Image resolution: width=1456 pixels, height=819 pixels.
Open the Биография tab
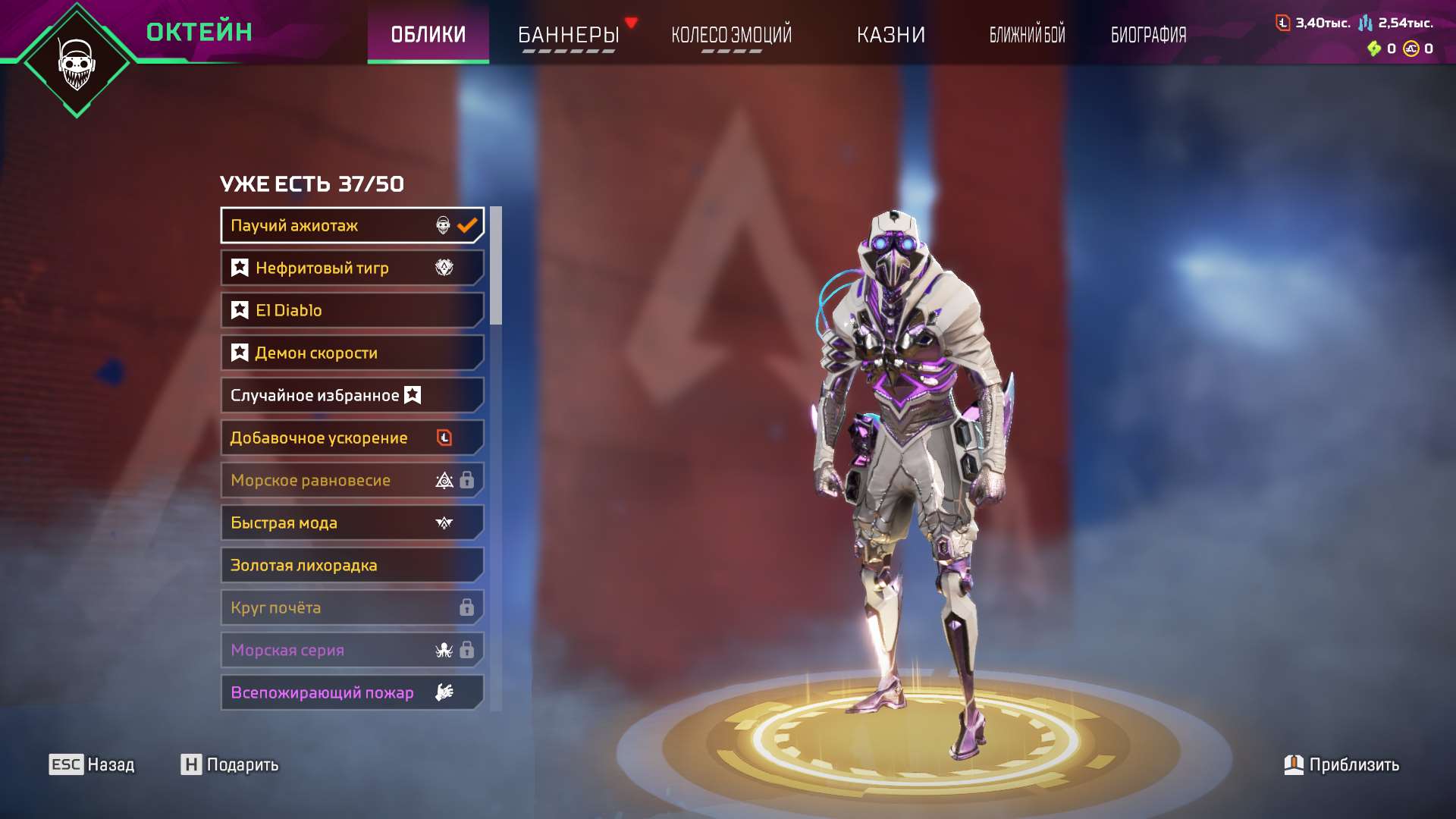(x=1147, y=34)
